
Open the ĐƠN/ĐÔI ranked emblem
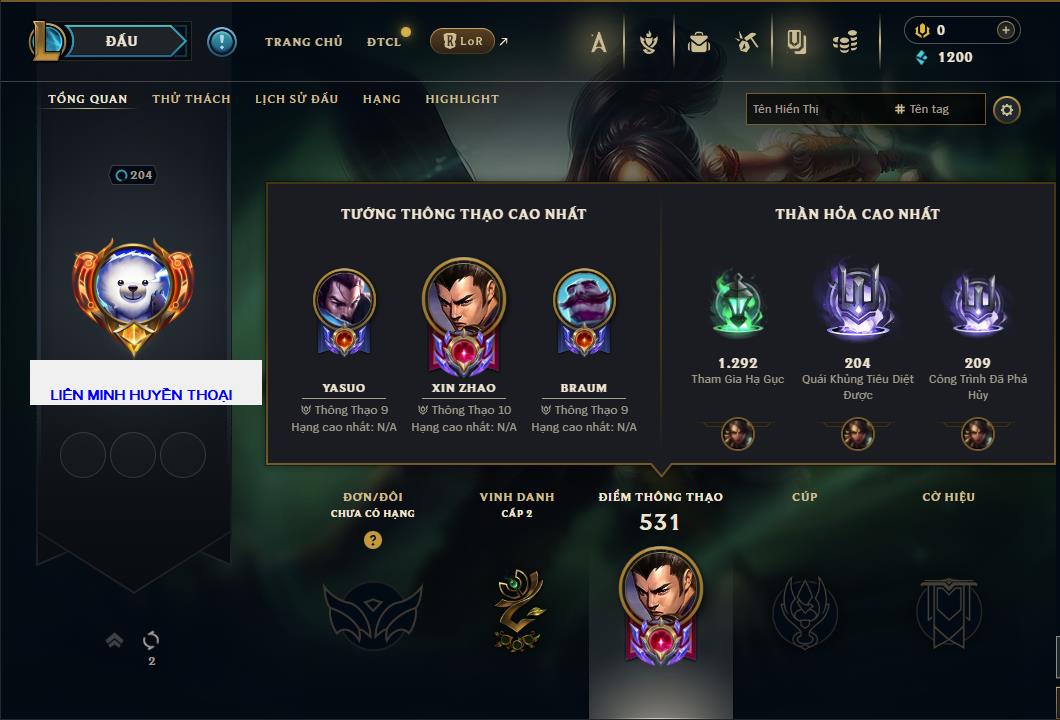(372, 612)
